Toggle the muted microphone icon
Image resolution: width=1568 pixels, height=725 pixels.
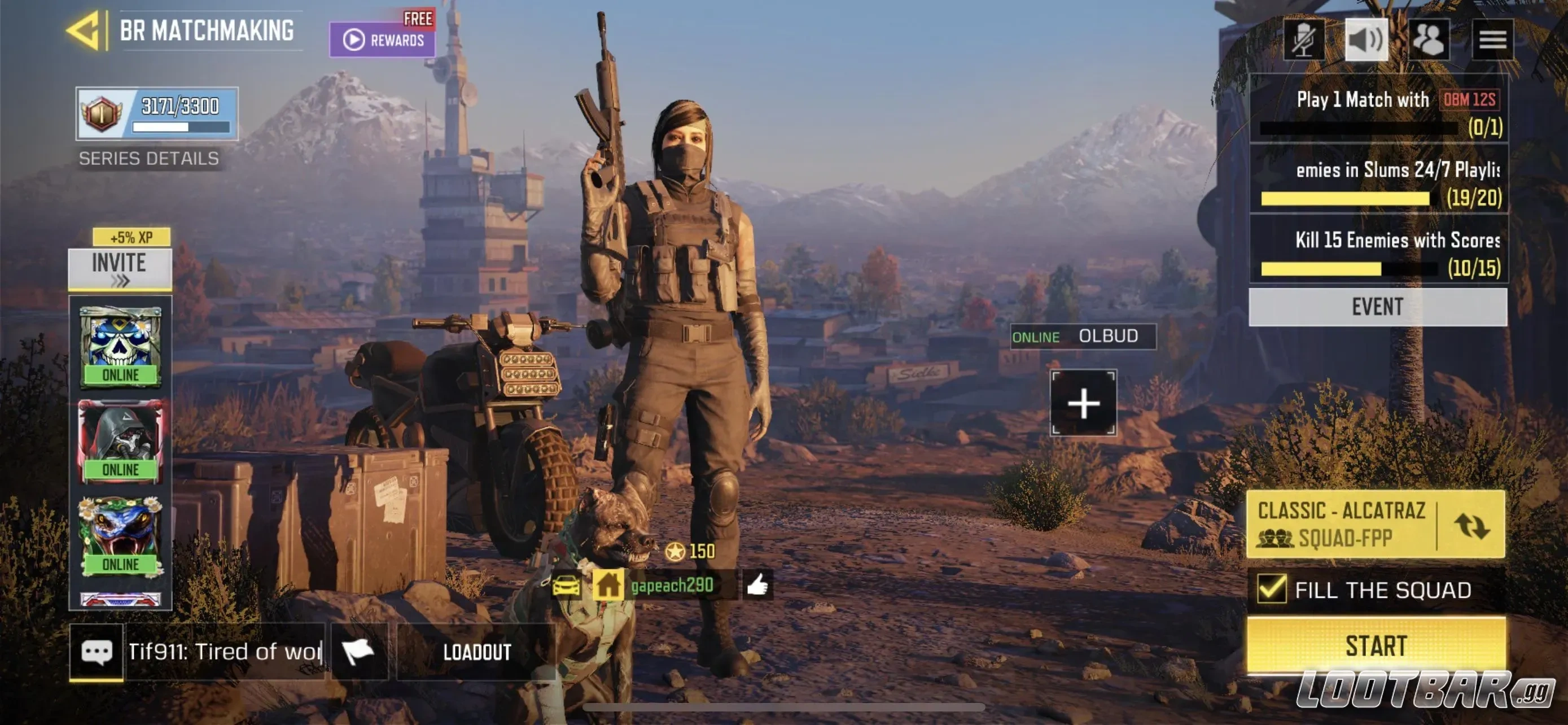[1303, 40]
